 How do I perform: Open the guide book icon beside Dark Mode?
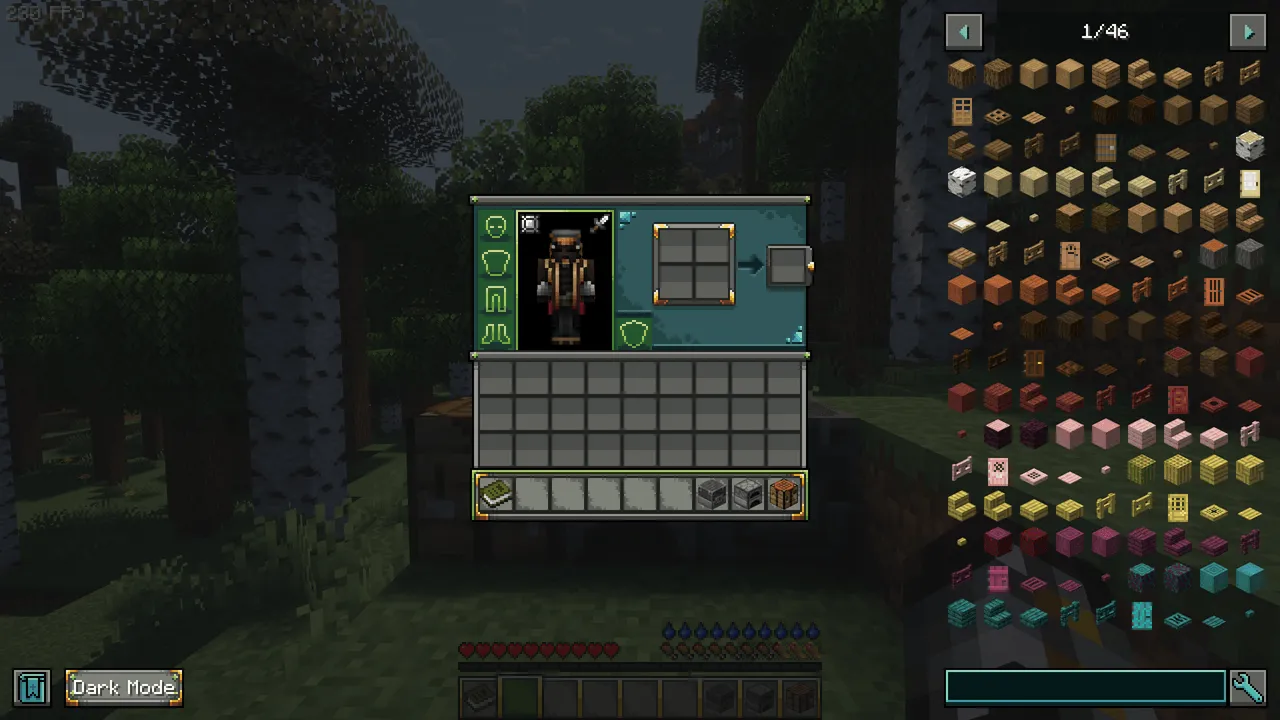[x=31, y=687]
